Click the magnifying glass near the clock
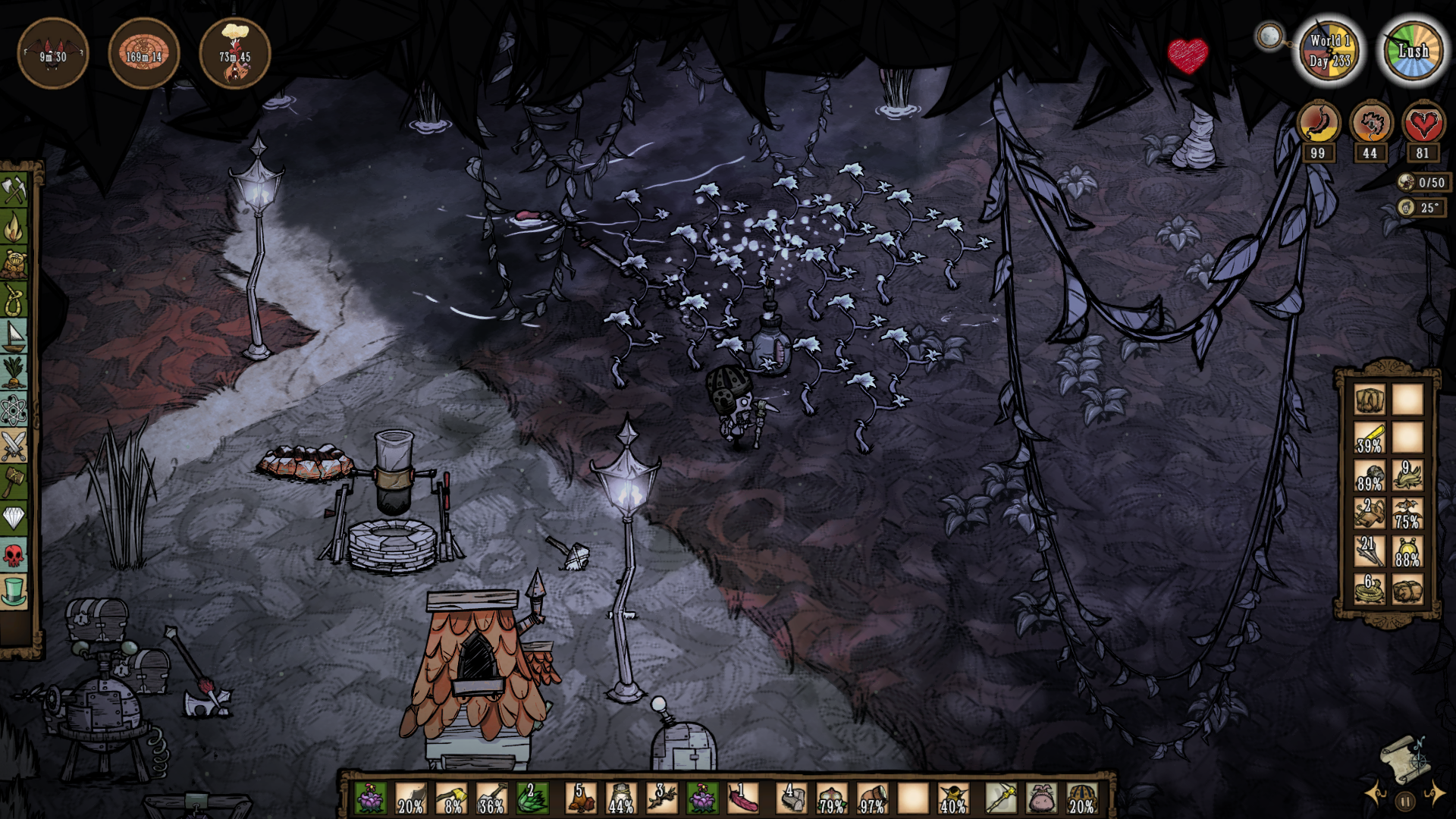This screenshot has height=819, width=1456. (1269, 35)
